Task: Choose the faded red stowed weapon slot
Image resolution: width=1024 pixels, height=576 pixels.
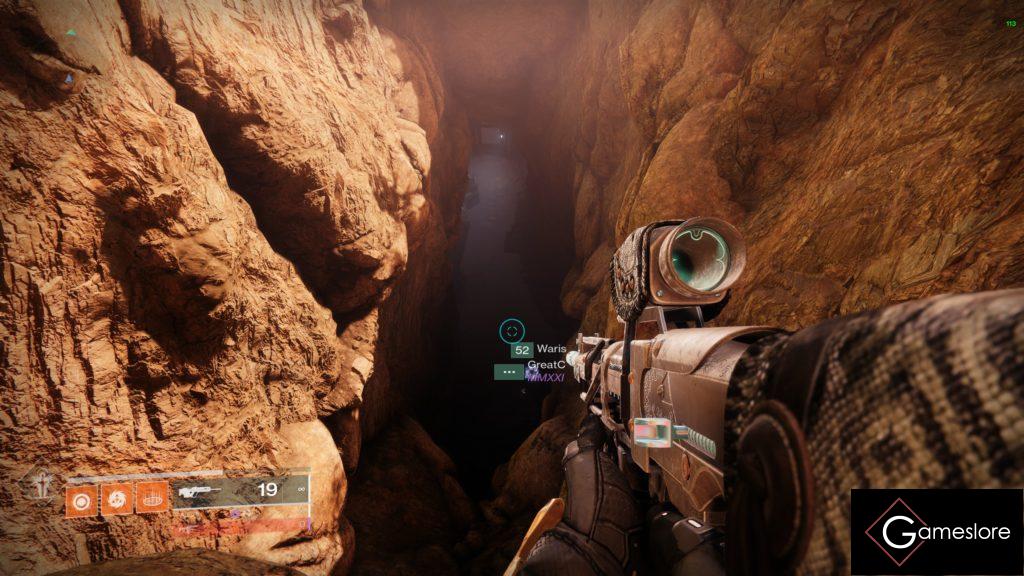Action: (x=238, y=525)
